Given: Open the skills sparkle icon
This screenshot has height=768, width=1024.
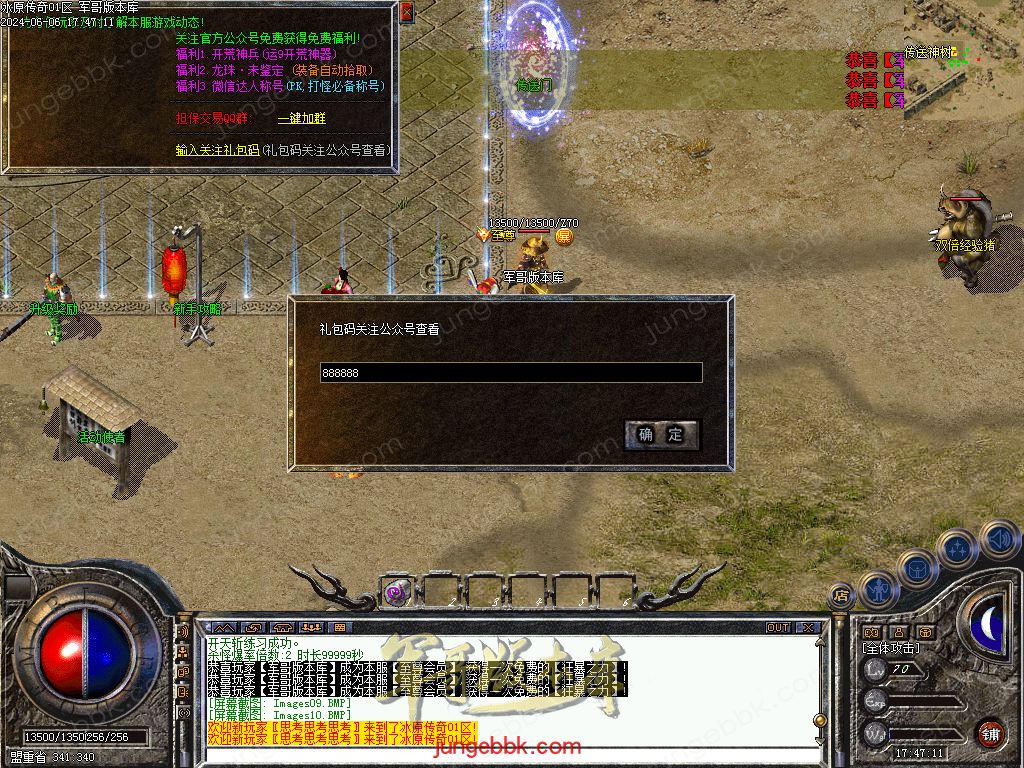Looking at the screenshot, I should (x=957, y=549).
